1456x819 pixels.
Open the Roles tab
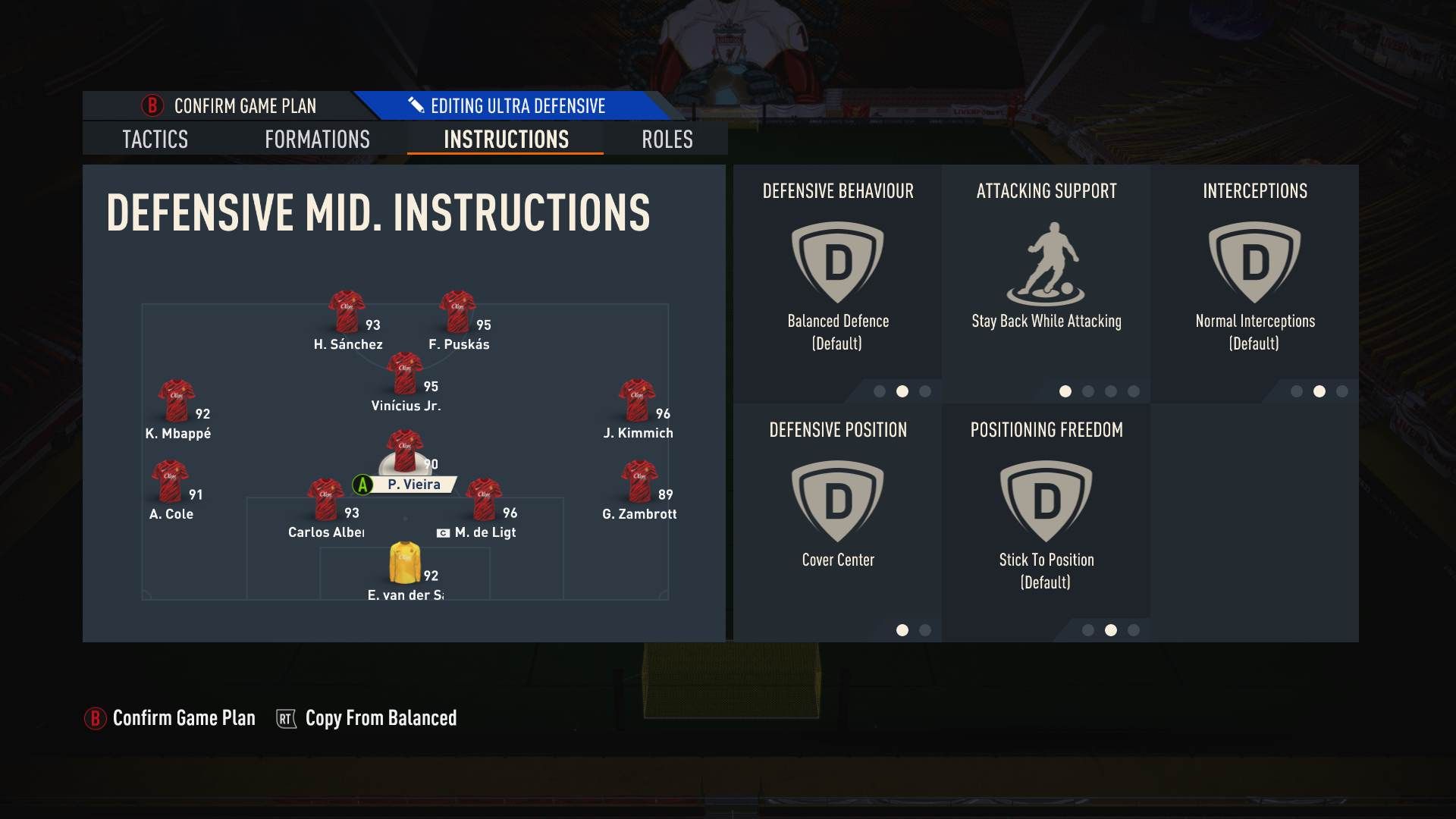pos(666,140)
